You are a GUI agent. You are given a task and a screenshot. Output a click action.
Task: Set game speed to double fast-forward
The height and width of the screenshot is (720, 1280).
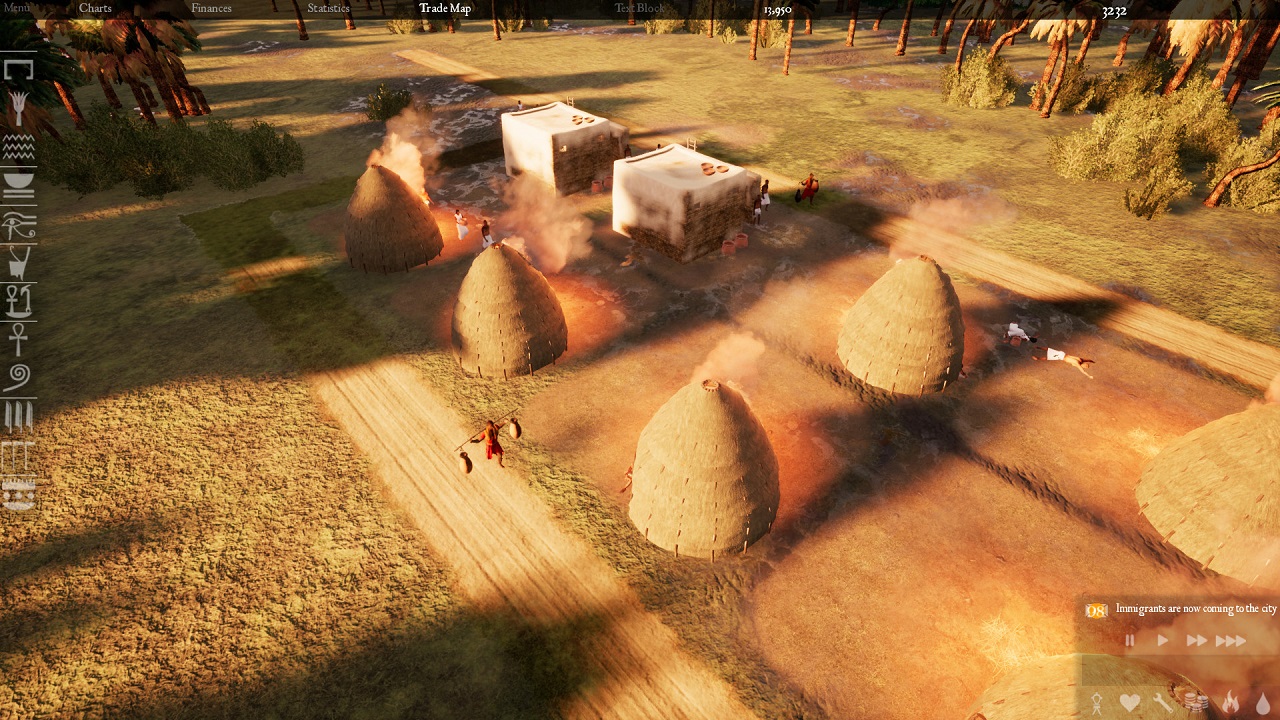point(1196,641)
